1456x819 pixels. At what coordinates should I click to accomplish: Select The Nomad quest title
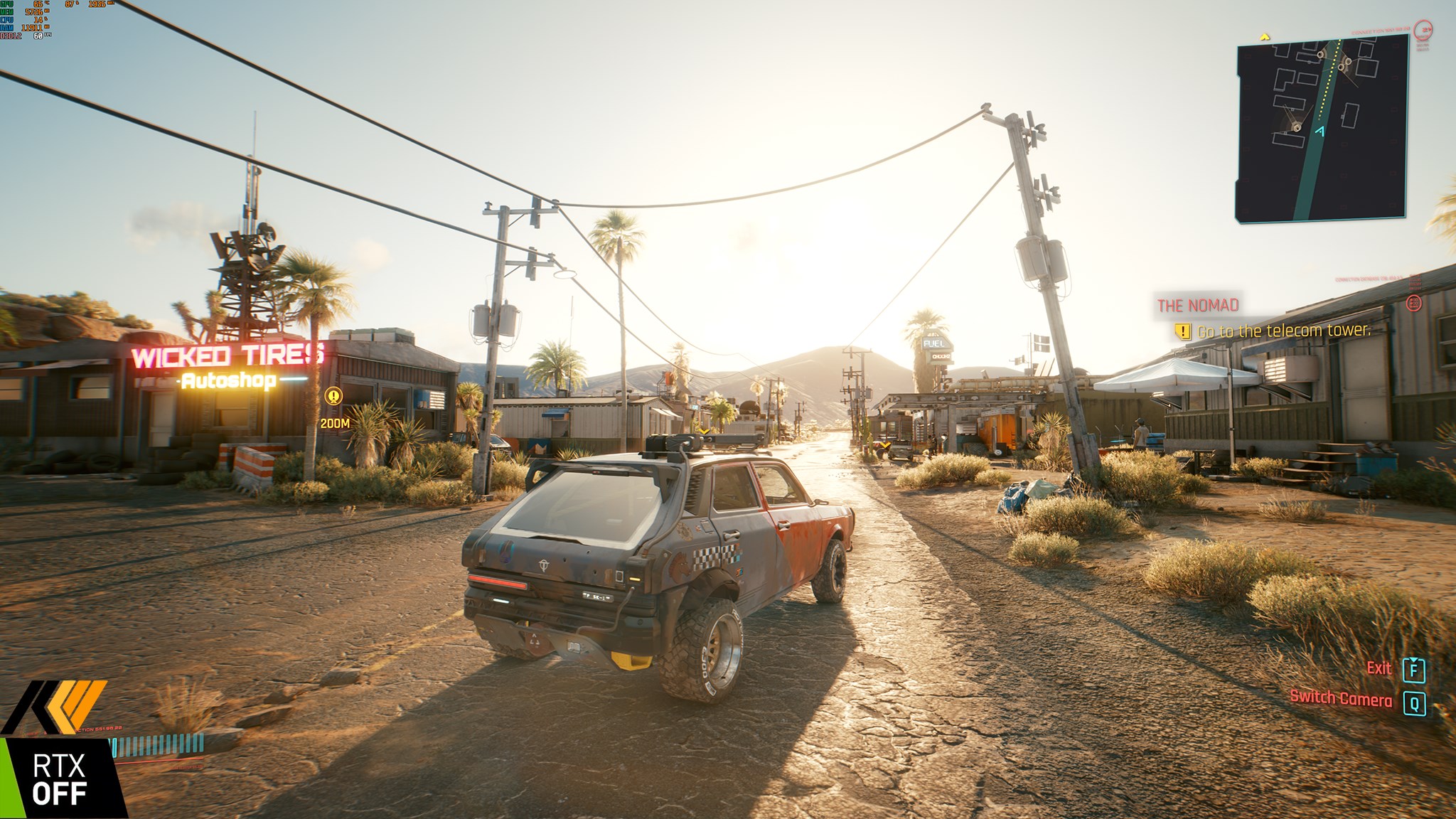coord(1198,306)
